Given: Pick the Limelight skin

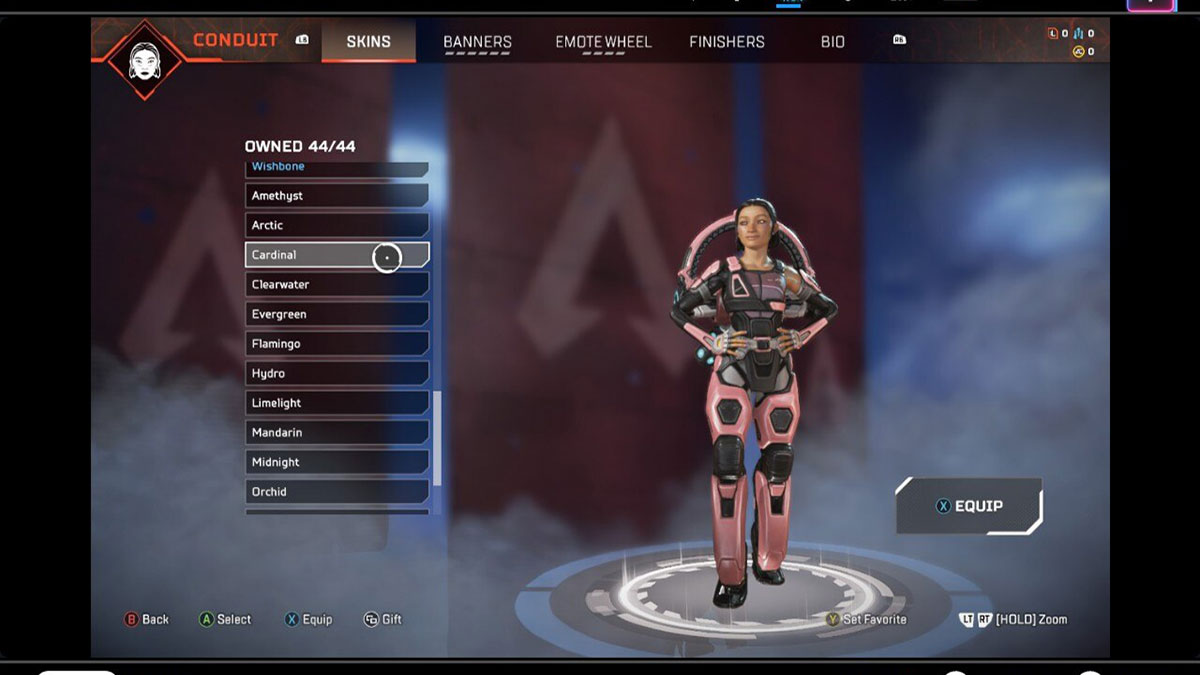Looking at the screenshot, I should click(x=336, y=403).
